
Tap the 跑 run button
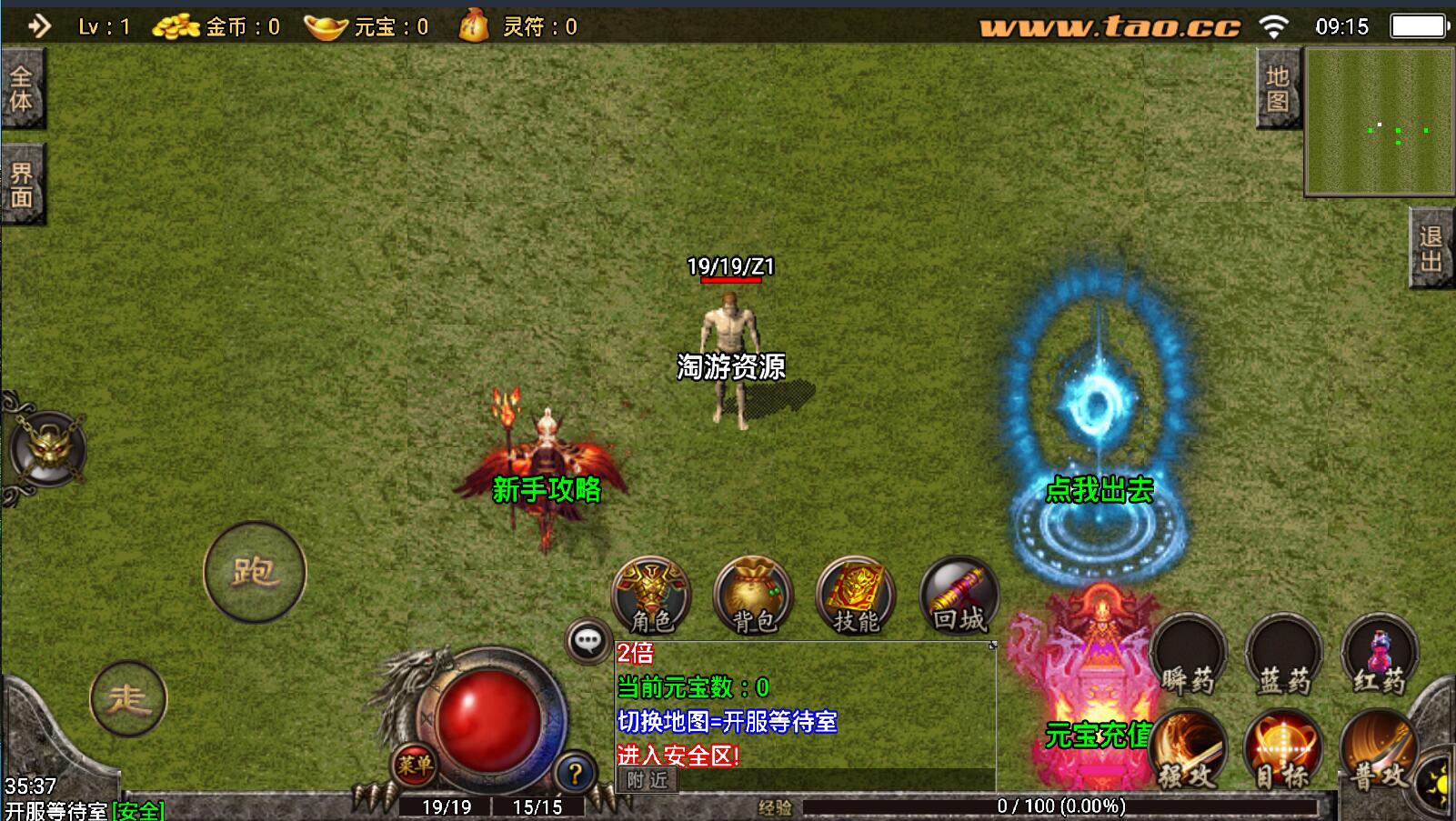point(255,572)
